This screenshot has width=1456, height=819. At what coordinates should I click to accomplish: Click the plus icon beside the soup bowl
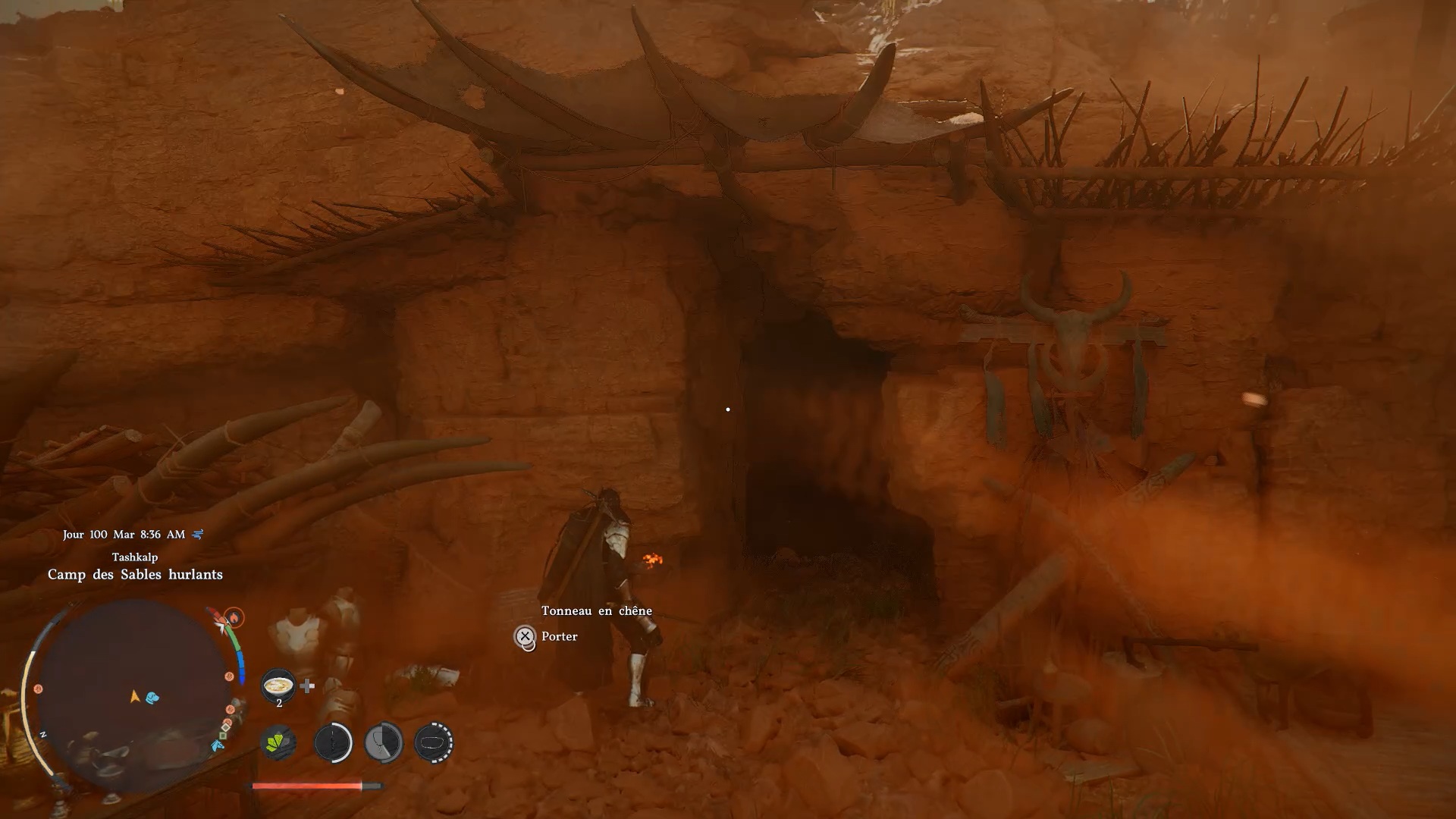tap(307, 686)
